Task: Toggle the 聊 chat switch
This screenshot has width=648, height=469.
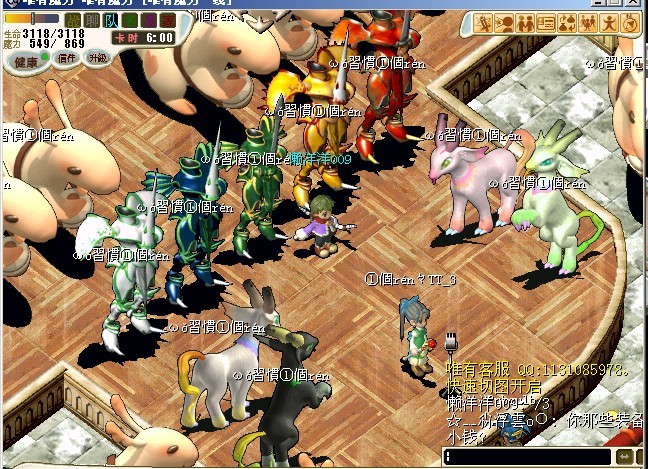Action: [x=91, y=20]
